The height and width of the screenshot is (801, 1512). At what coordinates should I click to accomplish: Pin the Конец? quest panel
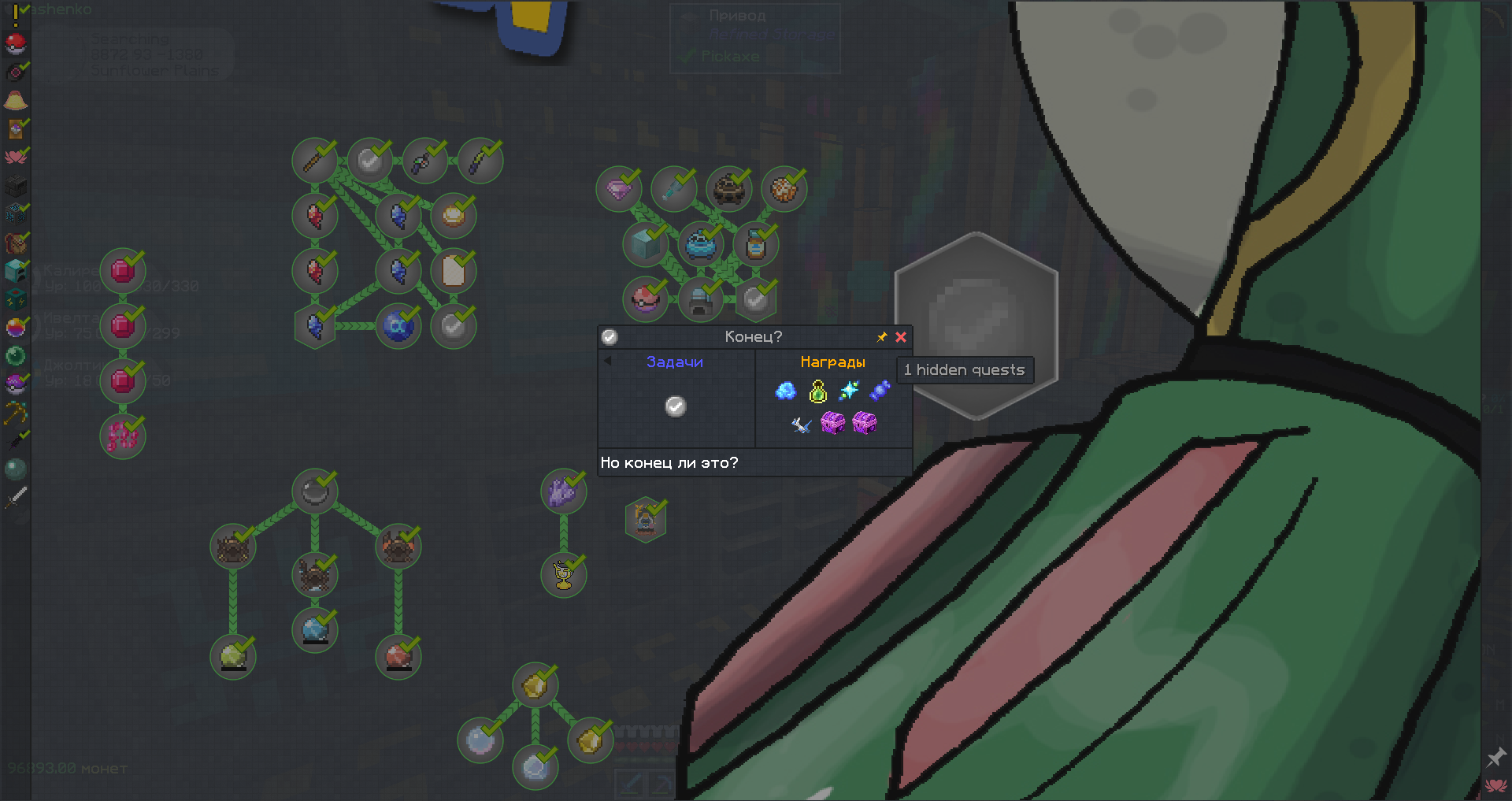click(882, 337)
